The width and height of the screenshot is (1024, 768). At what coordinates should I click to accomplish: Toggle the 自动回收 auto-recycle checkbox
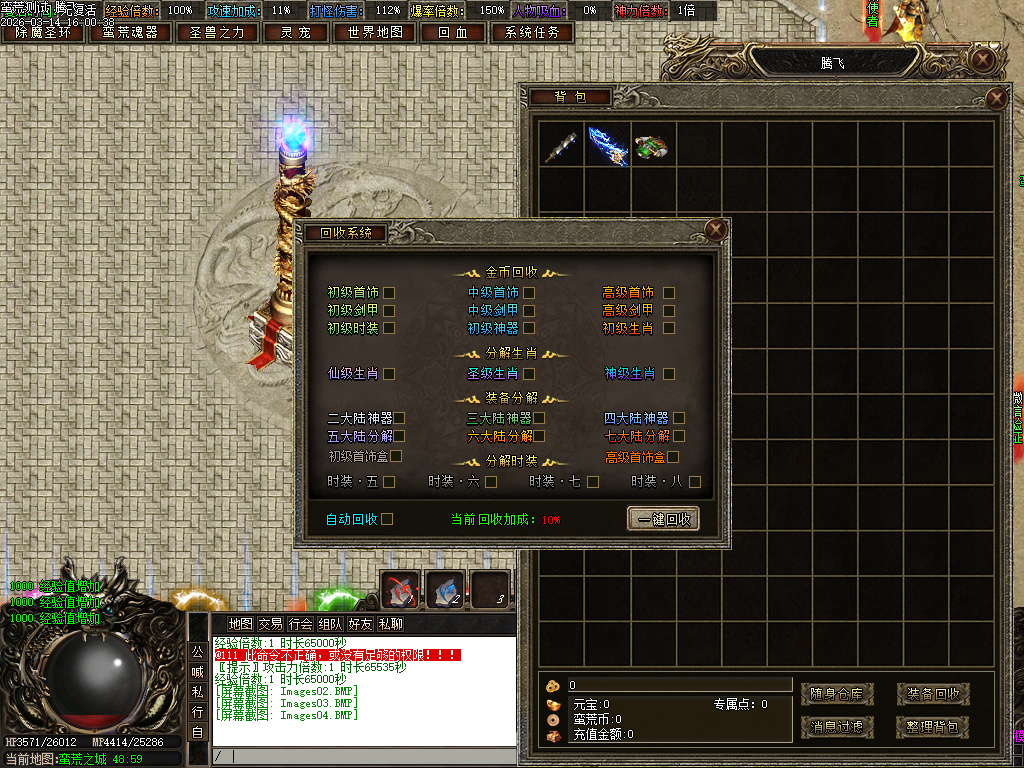pyautogui.click(x=387, y=519)
